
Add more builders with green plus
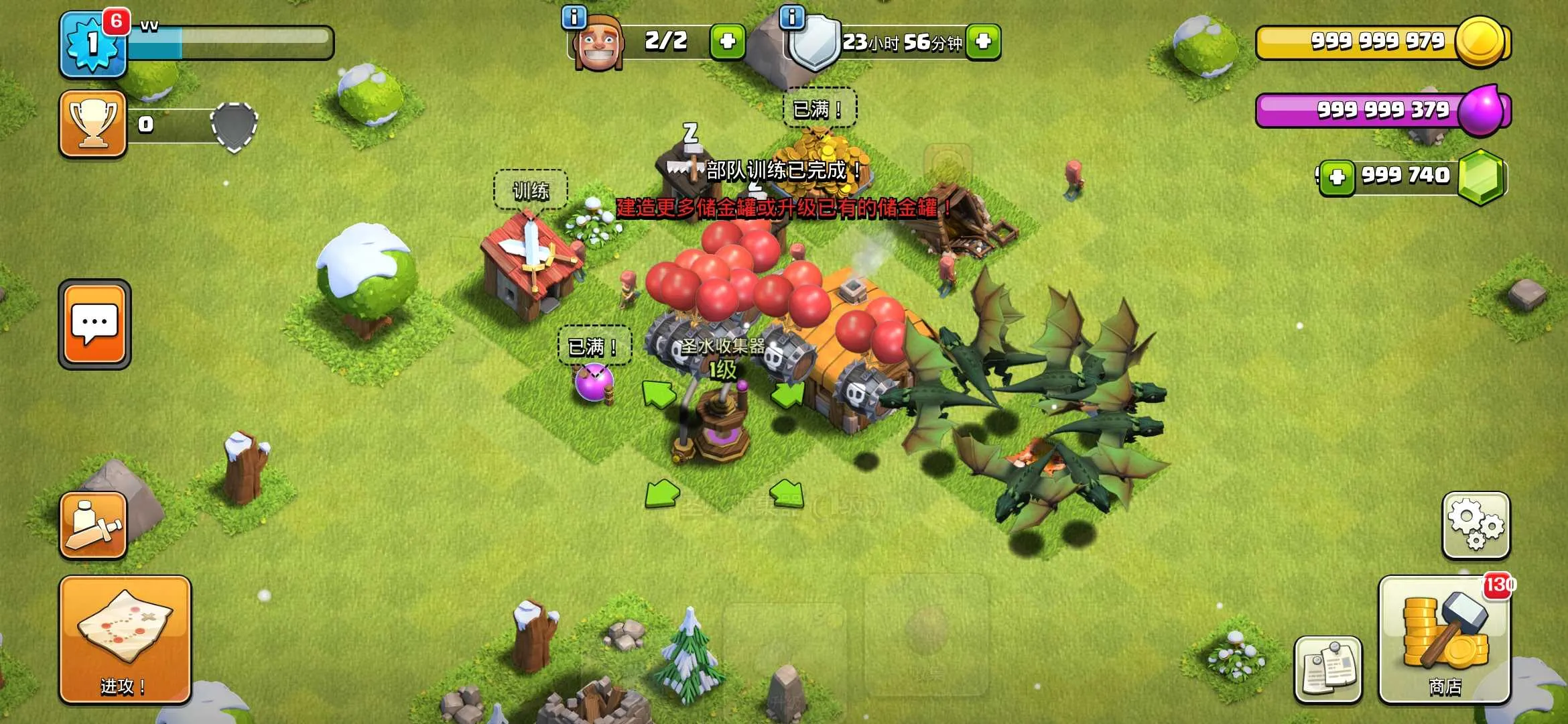tap(727, 42)
